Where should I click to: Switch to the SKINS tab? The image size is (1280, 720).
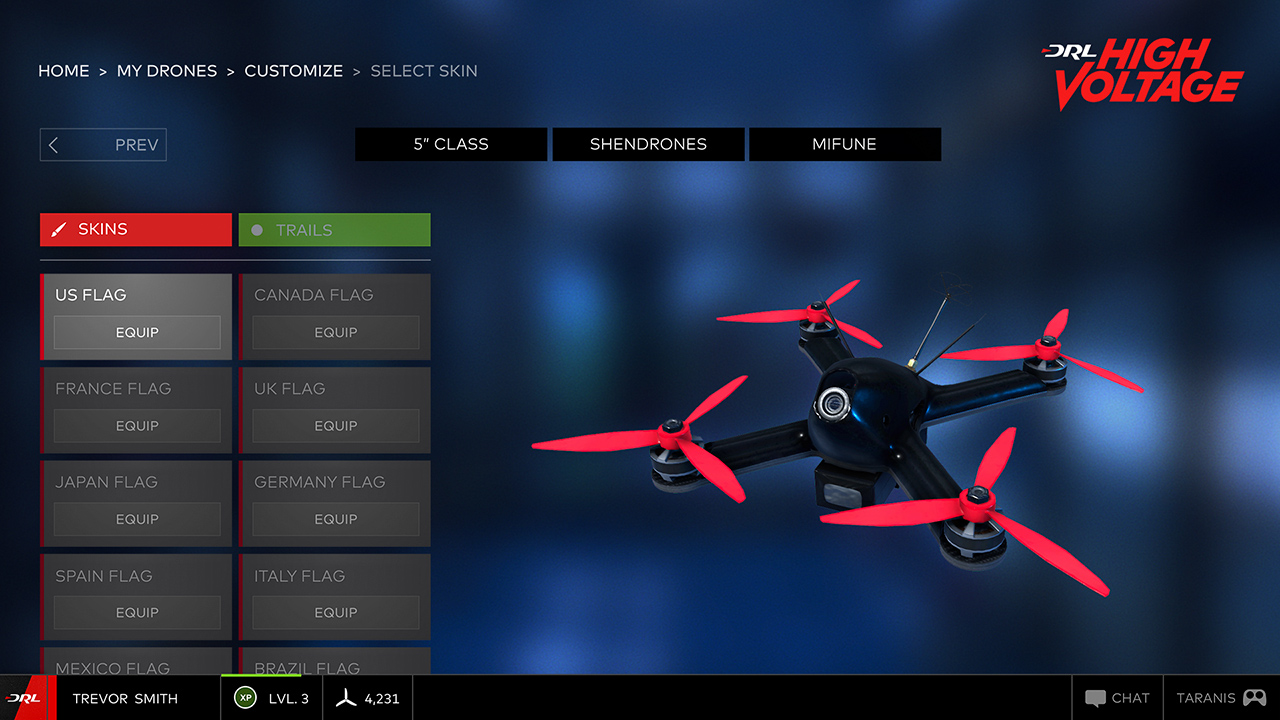[x=136, y=229]
